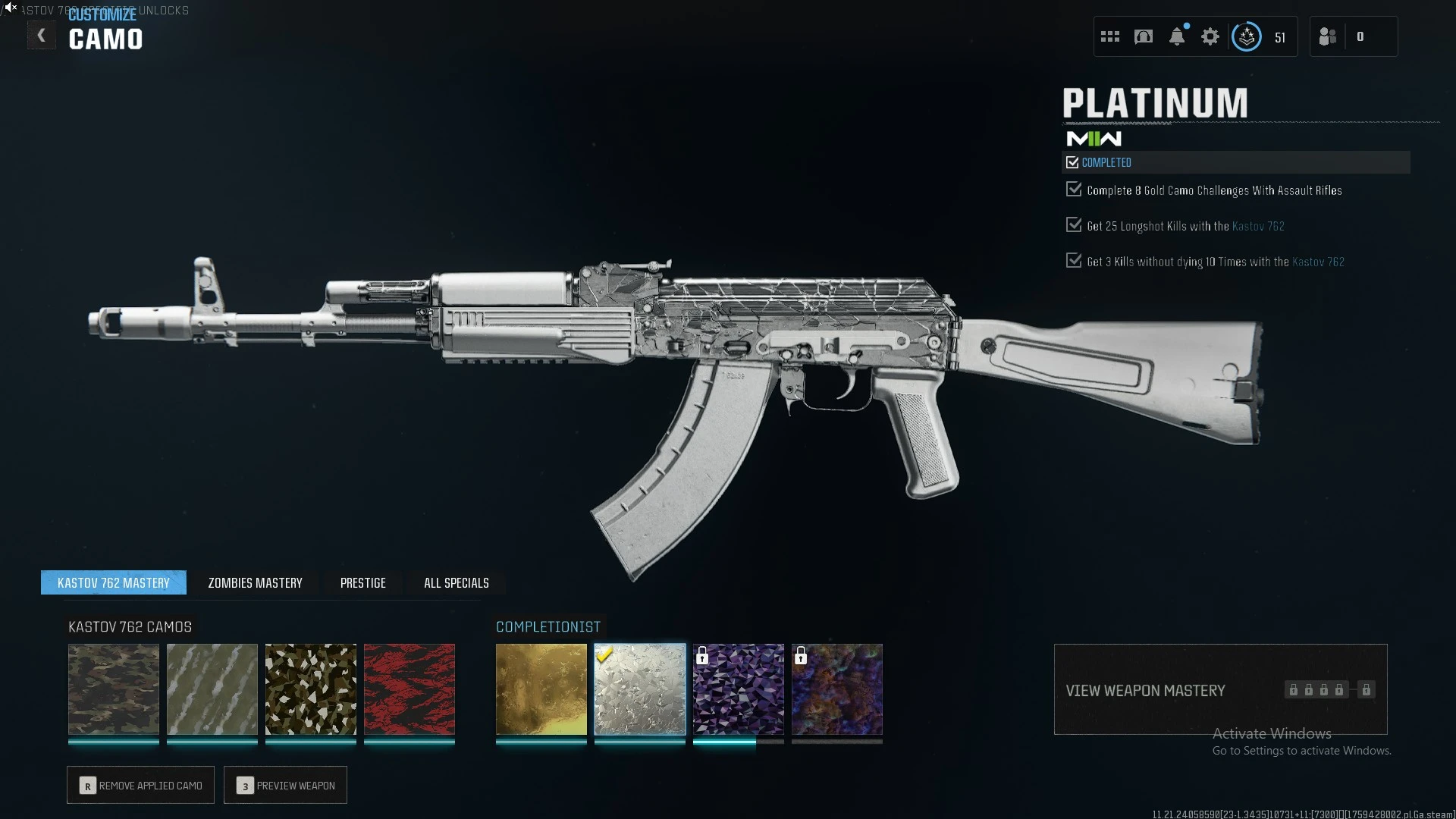Go back using the back arrow
This screenshot has width=1456, height=819.
[x=42, y=36]
